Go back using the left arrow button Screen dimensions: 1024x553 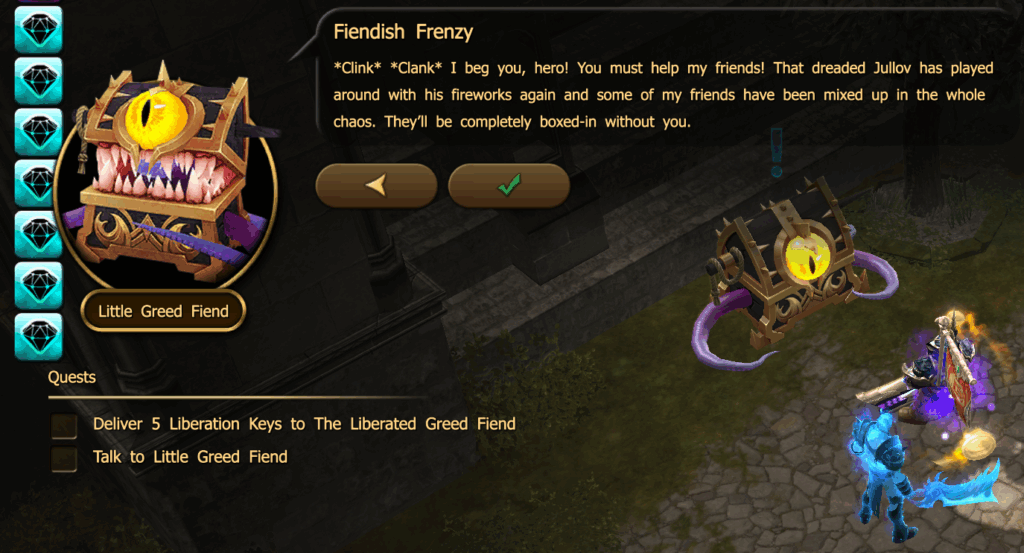tap(376, 185)
